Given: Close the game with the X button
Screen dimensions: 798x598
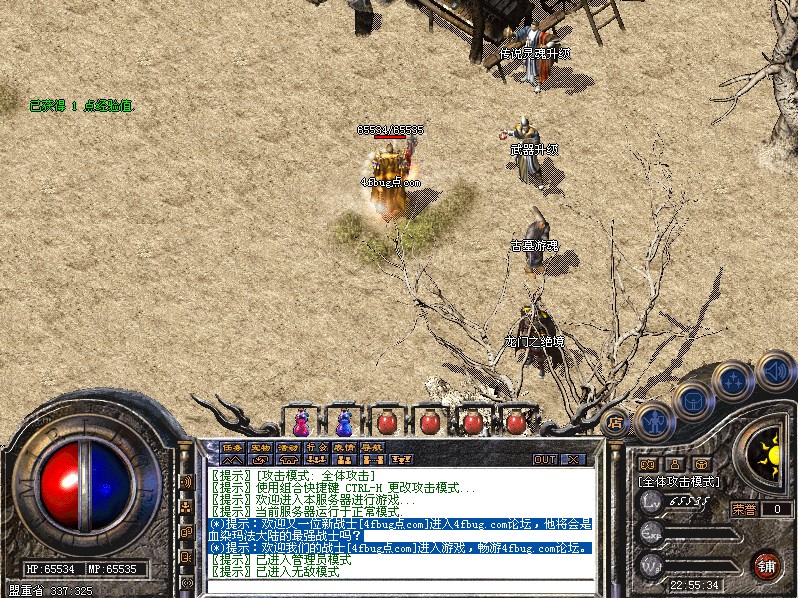Looking at the screenshot, I should point(572,459).
